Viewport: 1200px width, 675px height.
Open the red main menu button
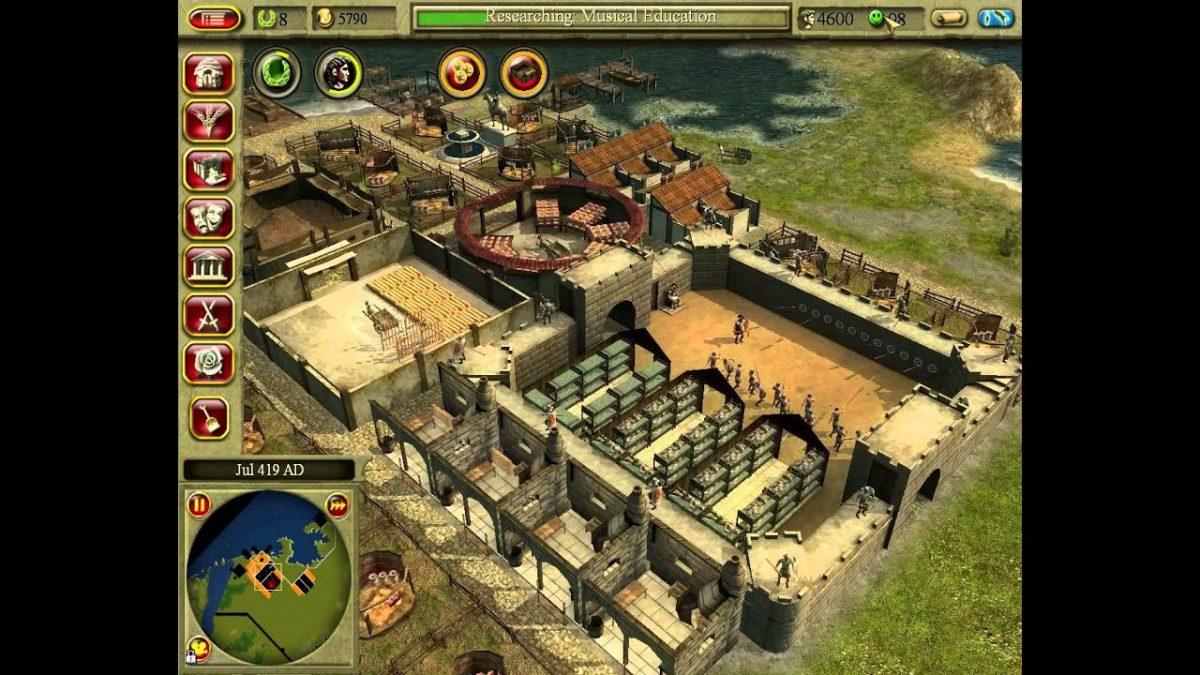point(214,18)
